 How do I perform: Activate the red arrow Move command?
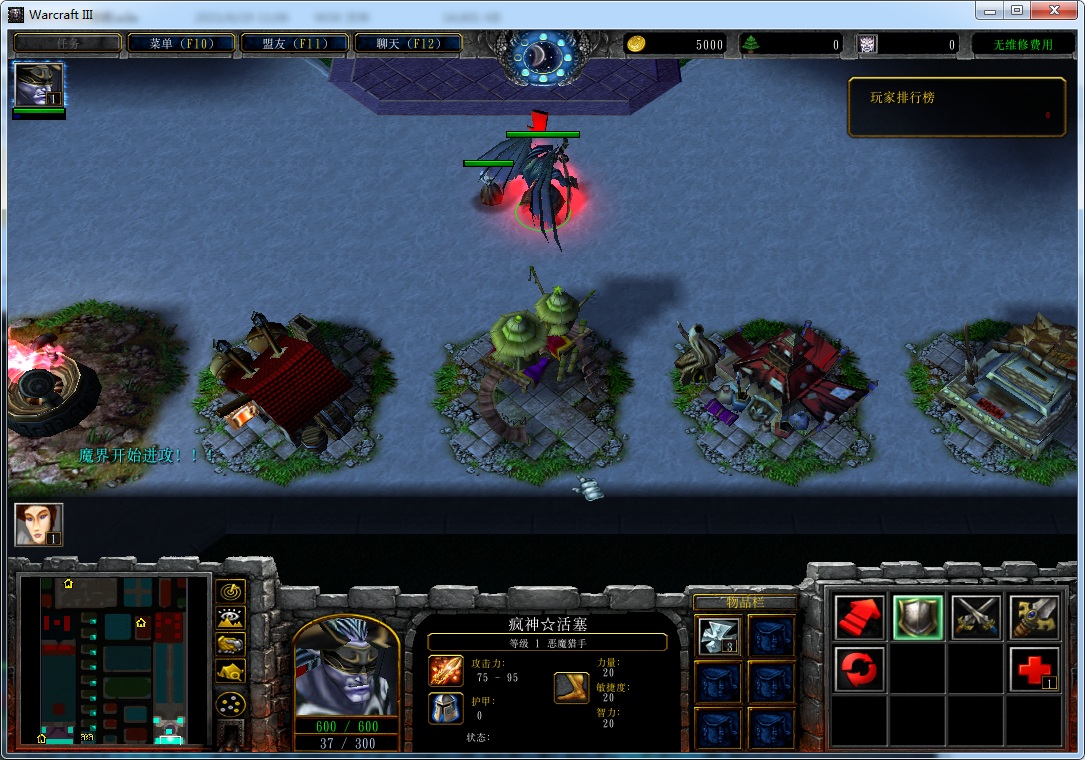click(859, 617)
